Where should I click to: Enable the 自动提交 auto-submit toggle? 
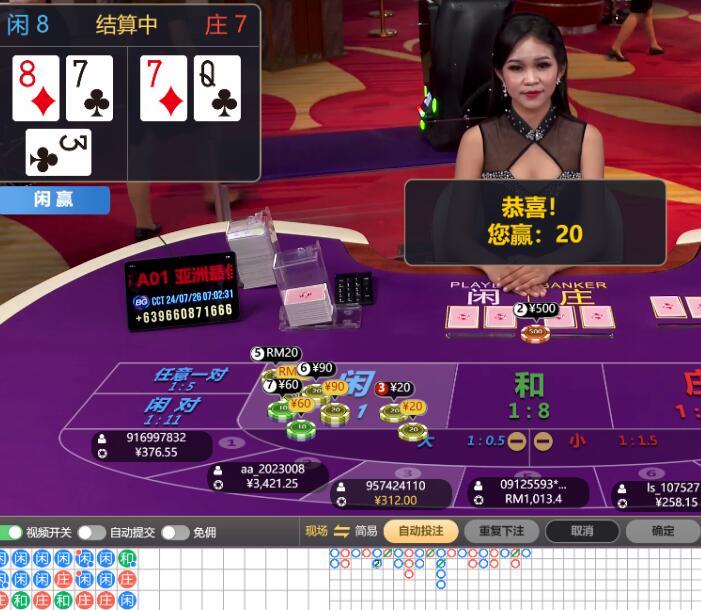(91, 532)
